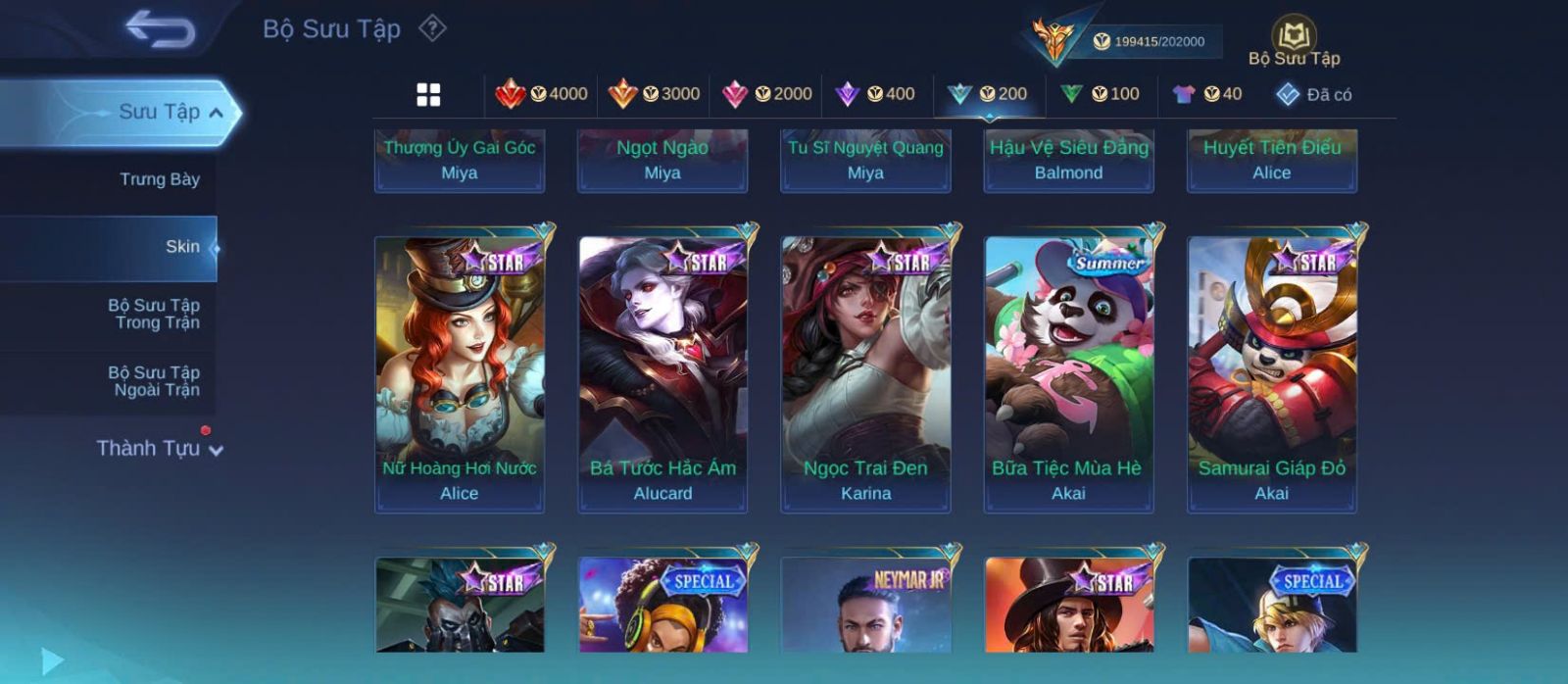
Task: Collapse the Sưu Tập menu section
Action: click(x=215, y=113)
